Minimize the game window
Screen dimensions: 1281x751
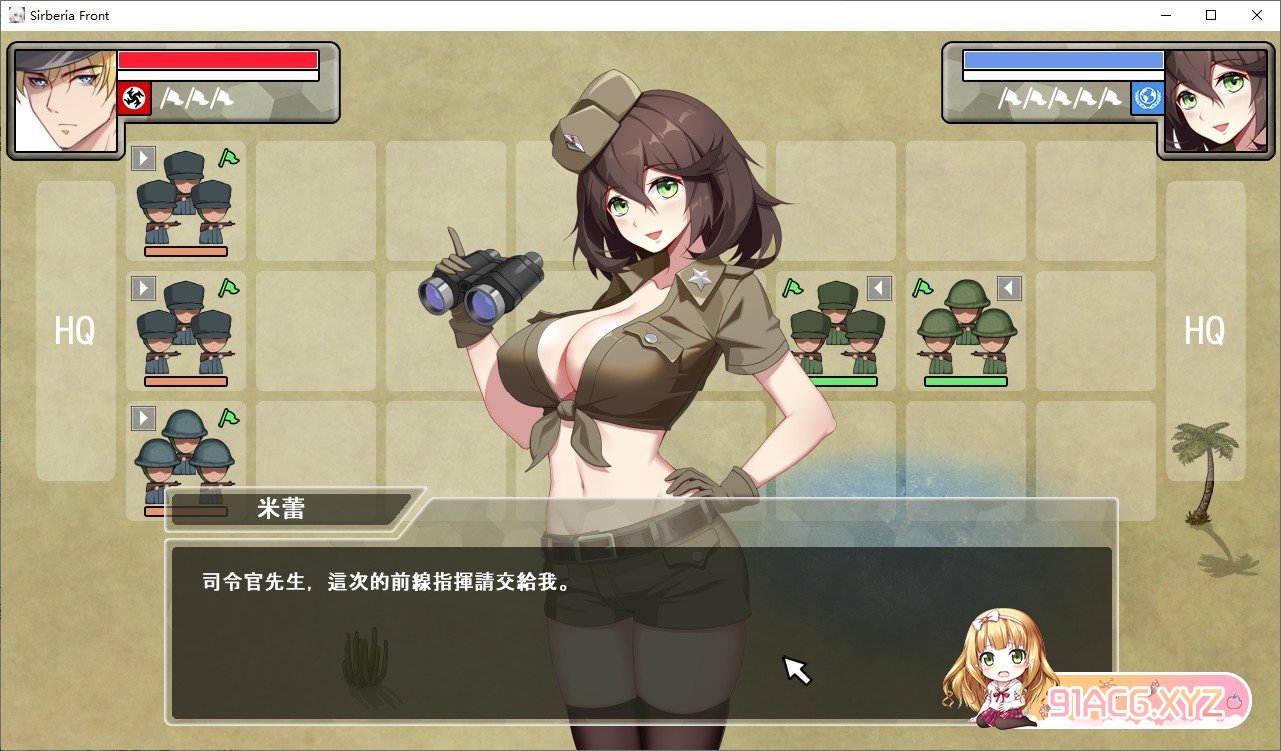pos(1165,15)
